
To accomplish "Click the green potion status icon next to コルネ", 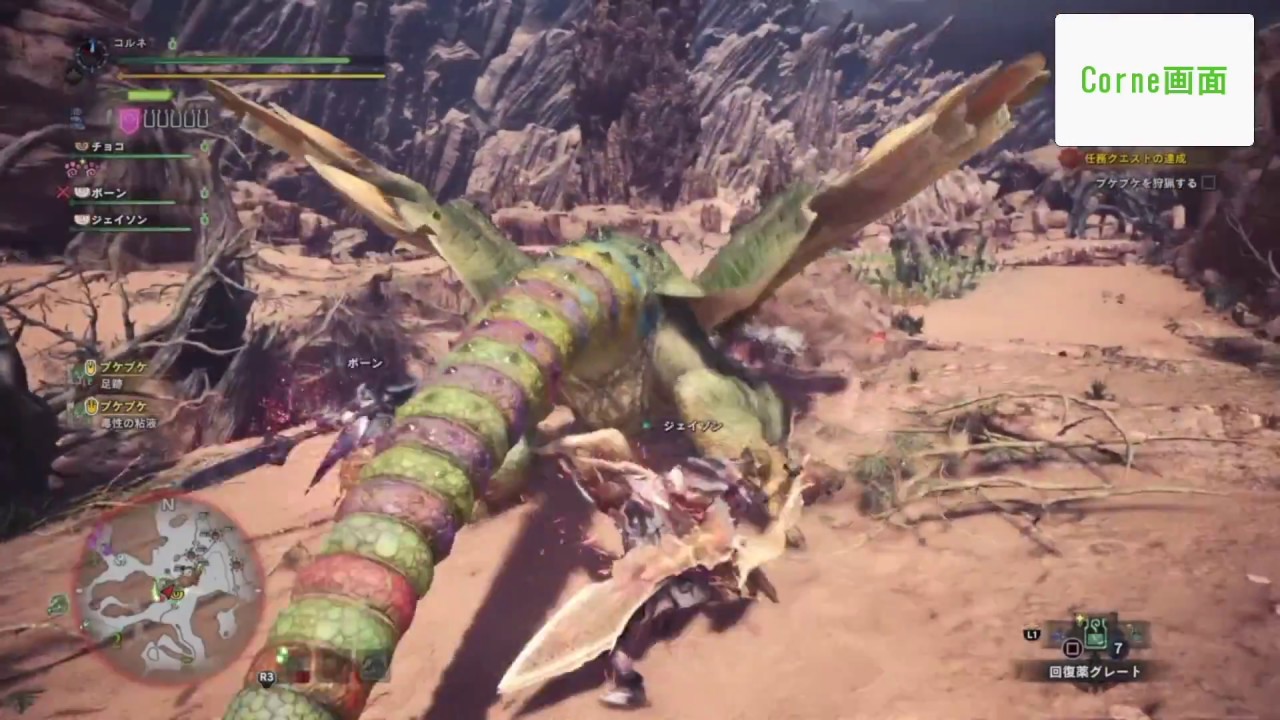I will point(173,42).
